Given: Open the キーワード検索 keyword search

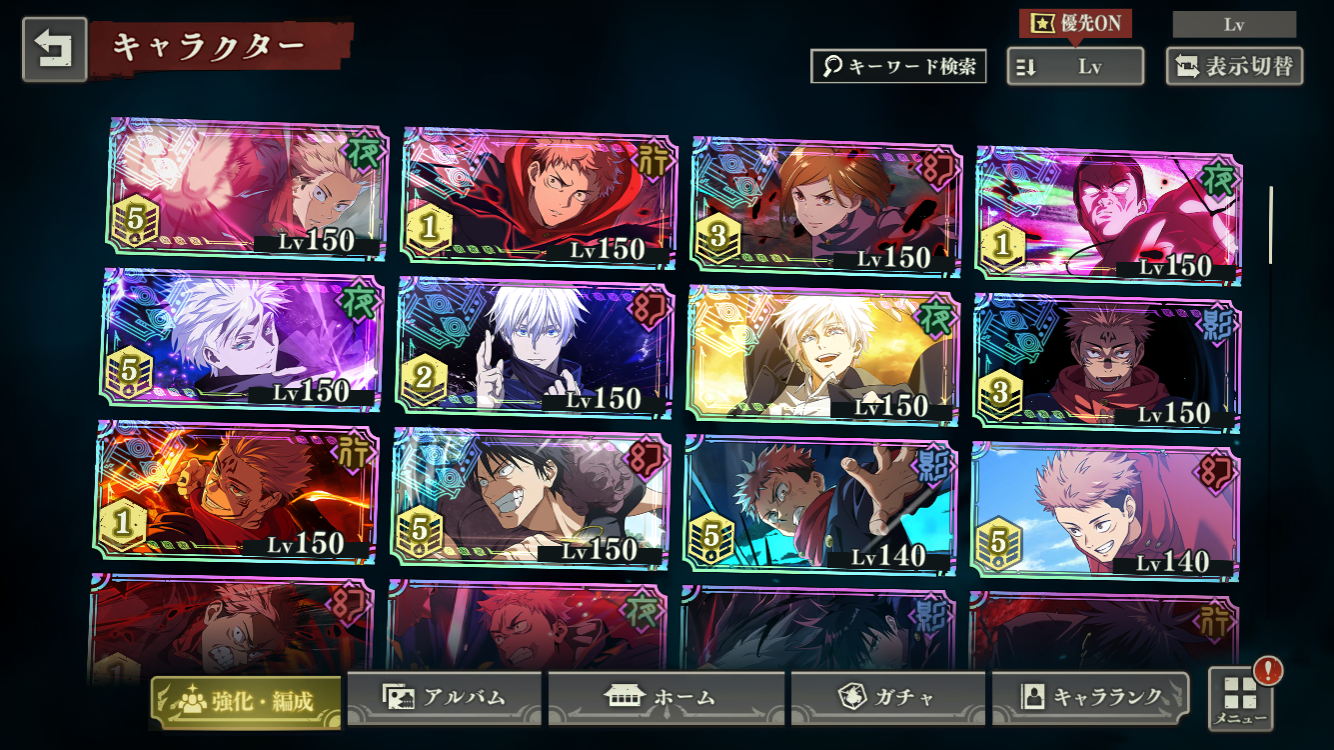Looking at the screenshot, I should (898, 66).
